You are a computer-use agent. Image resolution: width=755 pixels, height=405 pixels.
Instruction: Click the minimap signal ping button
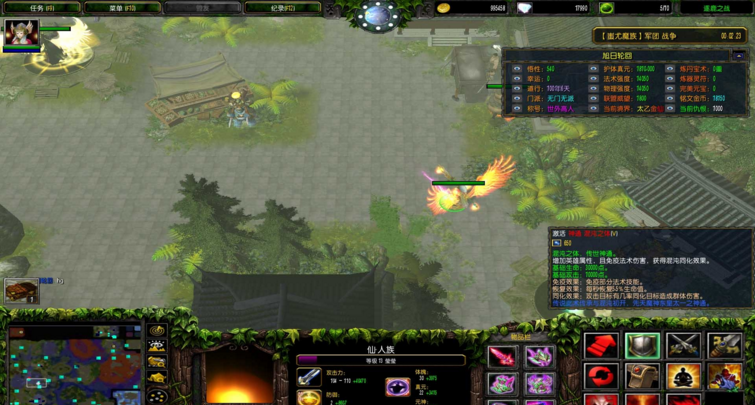tap(157, 330)
